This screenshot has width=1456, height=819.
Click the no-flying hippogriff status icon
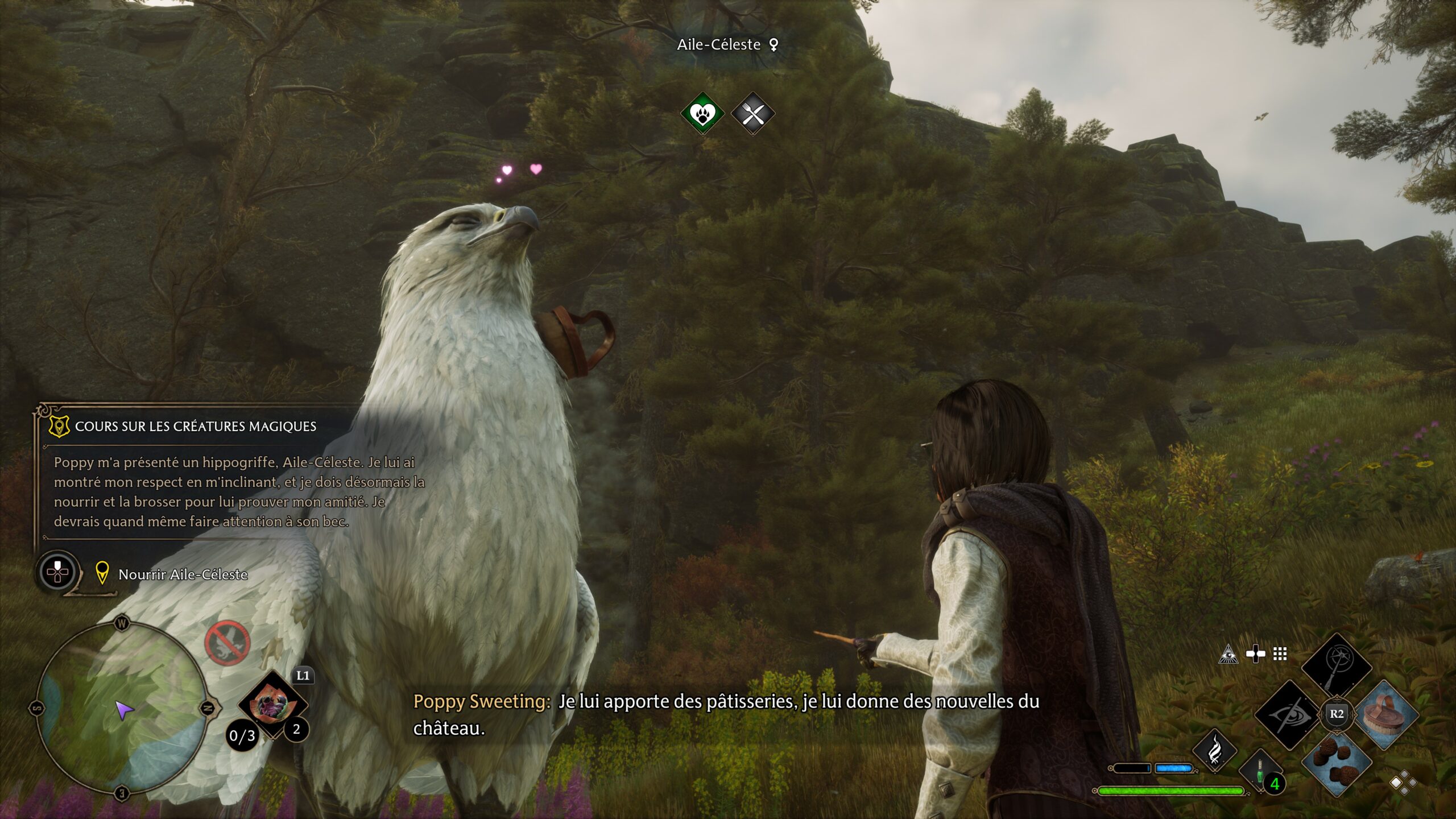[x=227, y=643]
